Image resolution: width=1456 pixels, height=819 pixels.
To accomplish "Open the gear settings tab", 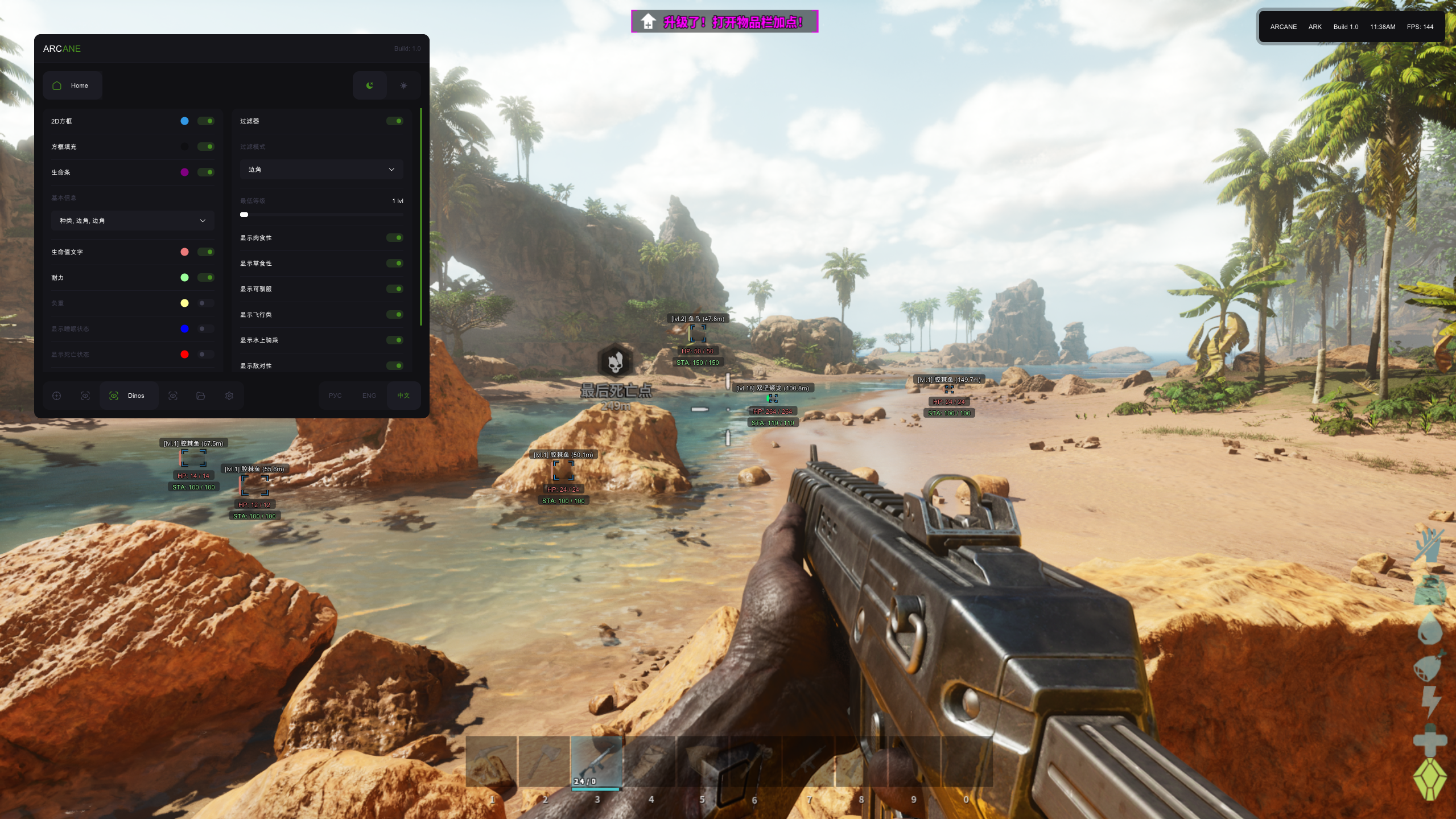I will pos(229,396).
